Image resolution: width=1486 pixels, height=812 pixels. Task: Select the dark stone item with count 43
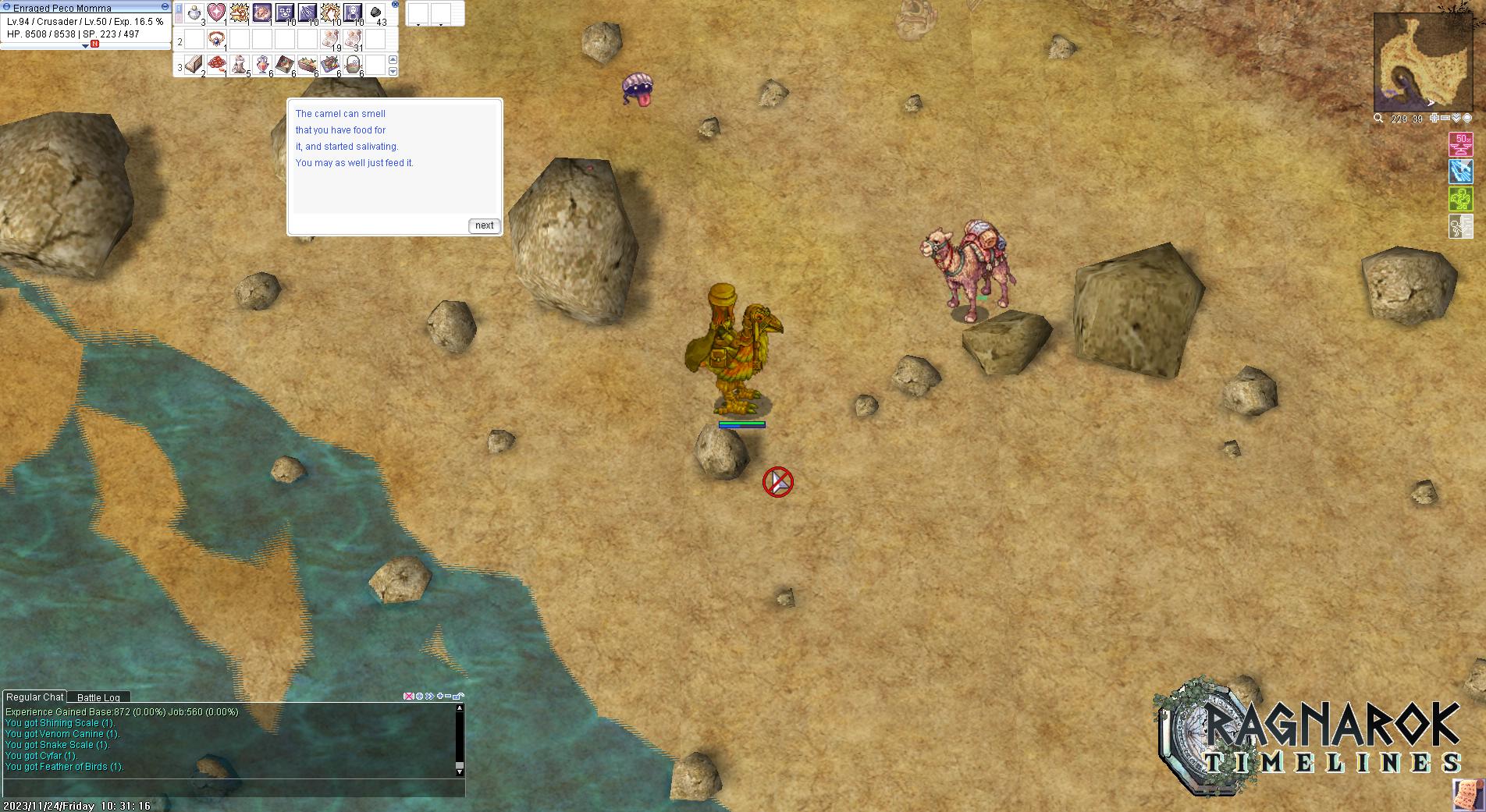point(375,12)
